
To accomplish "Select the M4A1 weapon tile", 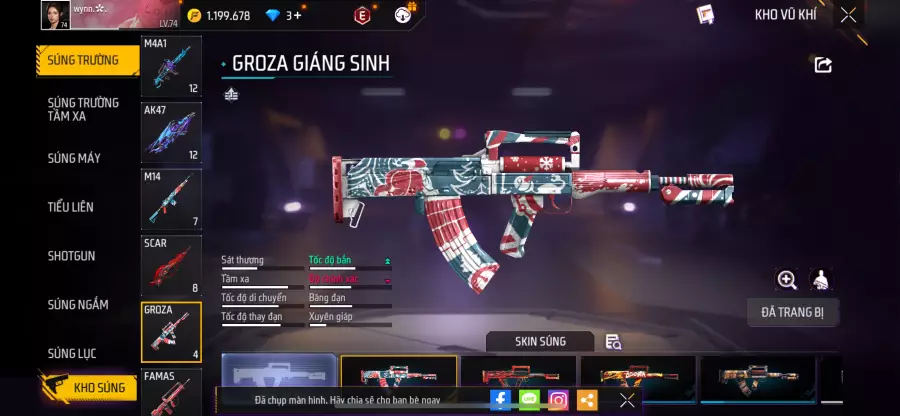I will 171,66.
